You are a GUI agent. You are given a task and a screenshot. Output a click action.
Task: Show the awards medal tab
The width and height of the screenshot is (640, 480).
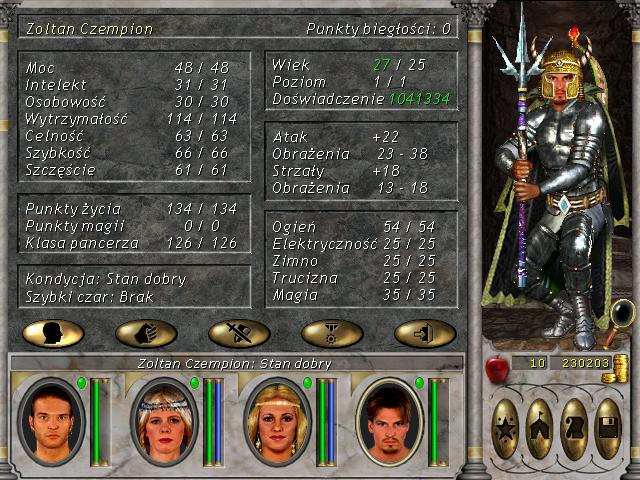332,333
